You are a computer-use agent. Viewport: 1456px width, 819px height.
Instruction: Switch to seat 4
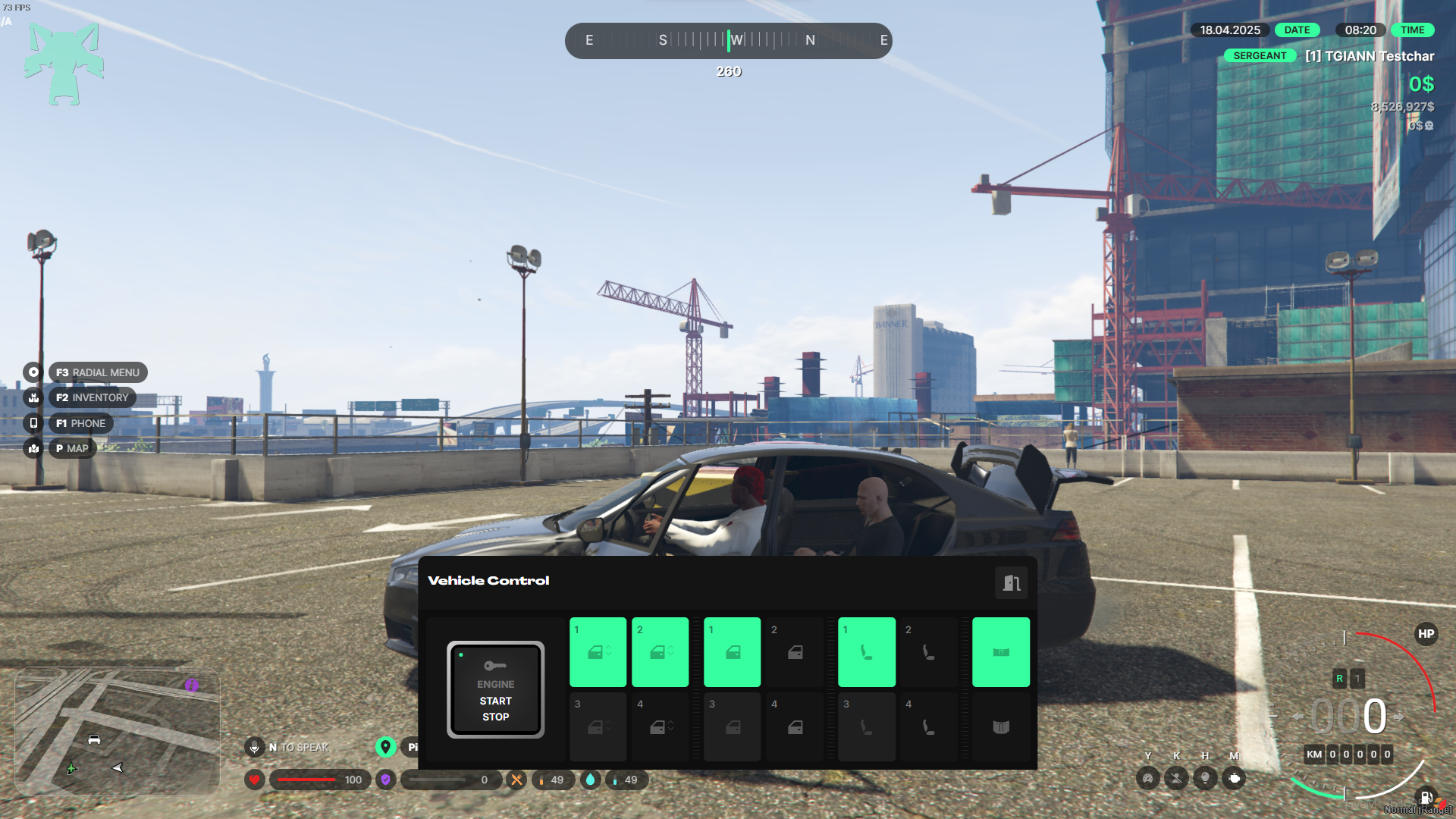pyautogui.click(x=928, y=726)
